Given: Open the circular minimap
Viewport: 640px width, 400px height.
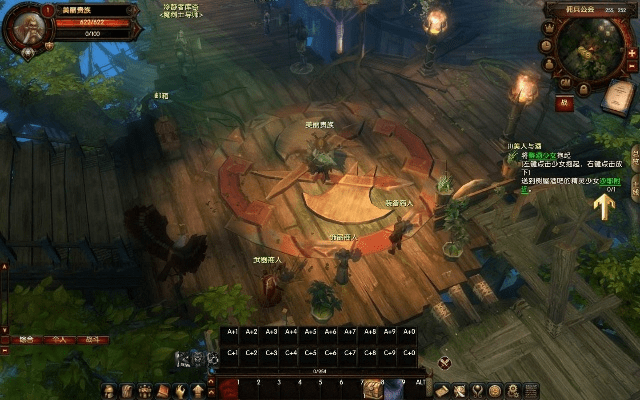Looking at the screenshot, I should [x=591, y=50].
